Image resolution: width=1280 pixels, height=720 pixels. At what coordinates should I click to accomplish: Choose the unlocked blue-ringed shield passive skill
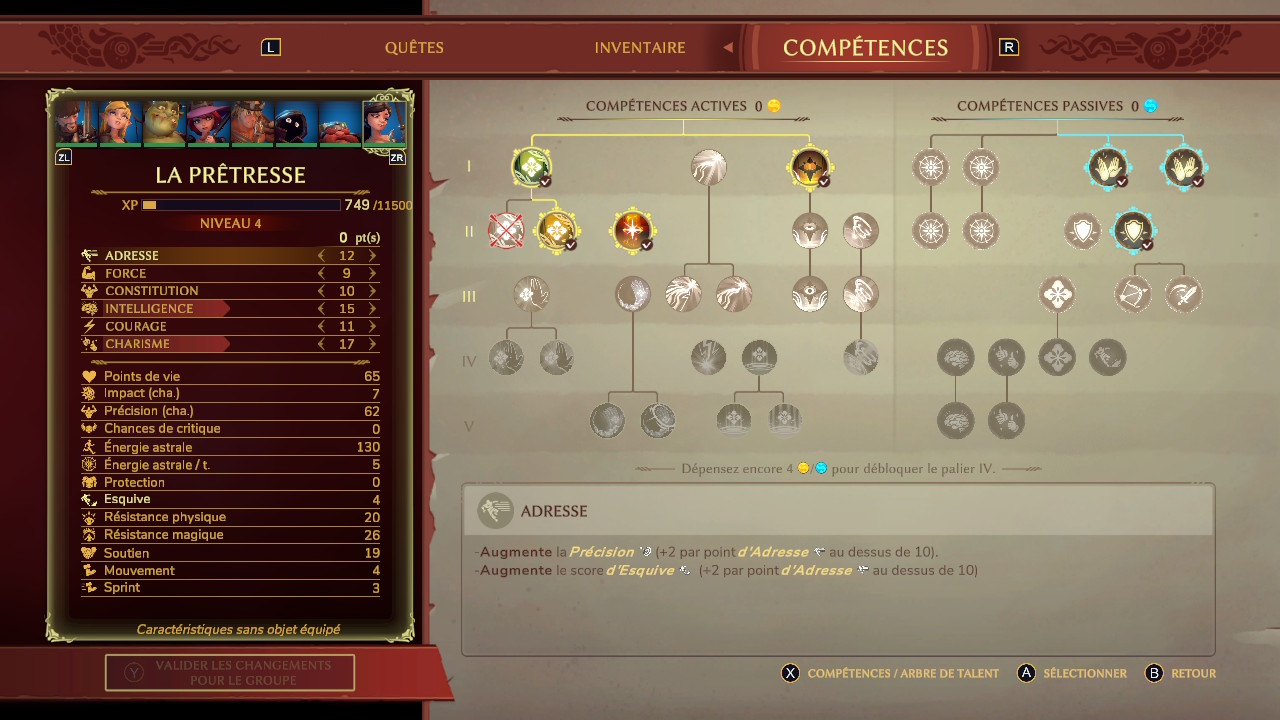tap(1133, 231)
